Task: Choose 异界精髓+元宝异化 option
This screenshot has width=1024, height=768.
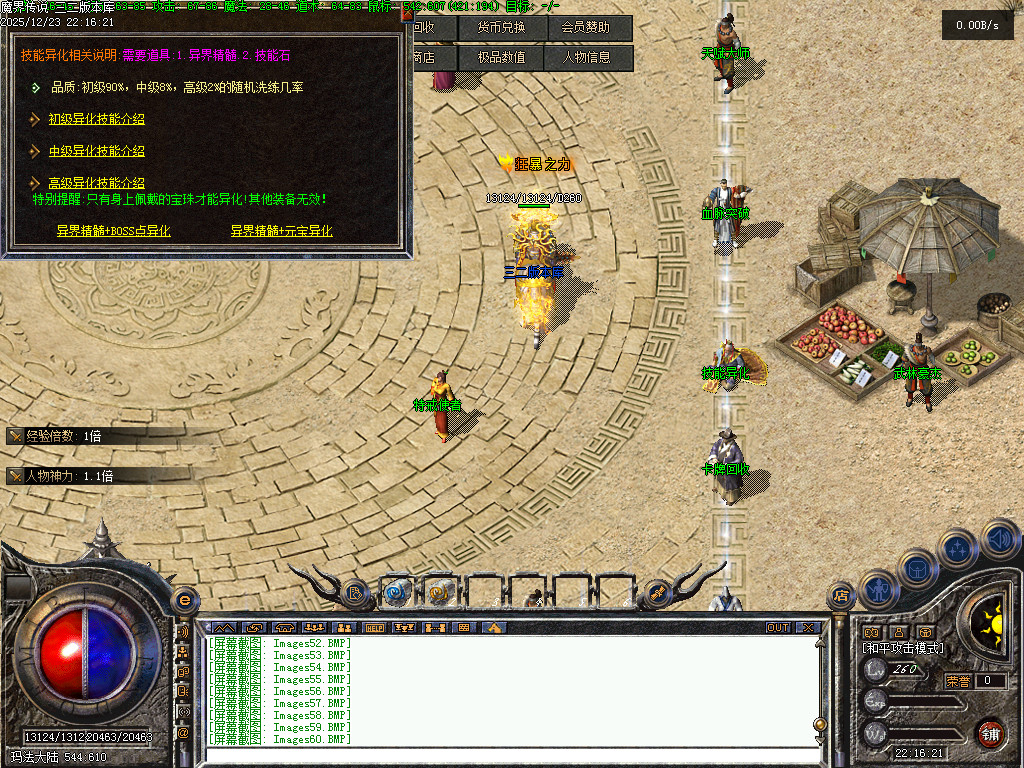Action: (281, 231)
